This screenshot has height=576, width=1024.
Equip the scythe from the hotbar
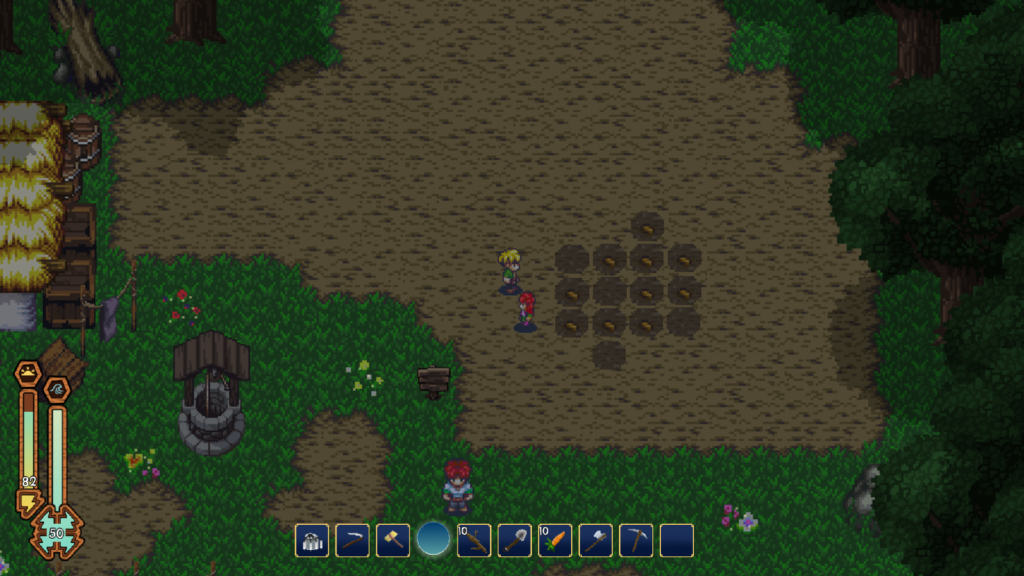[352, 541]
